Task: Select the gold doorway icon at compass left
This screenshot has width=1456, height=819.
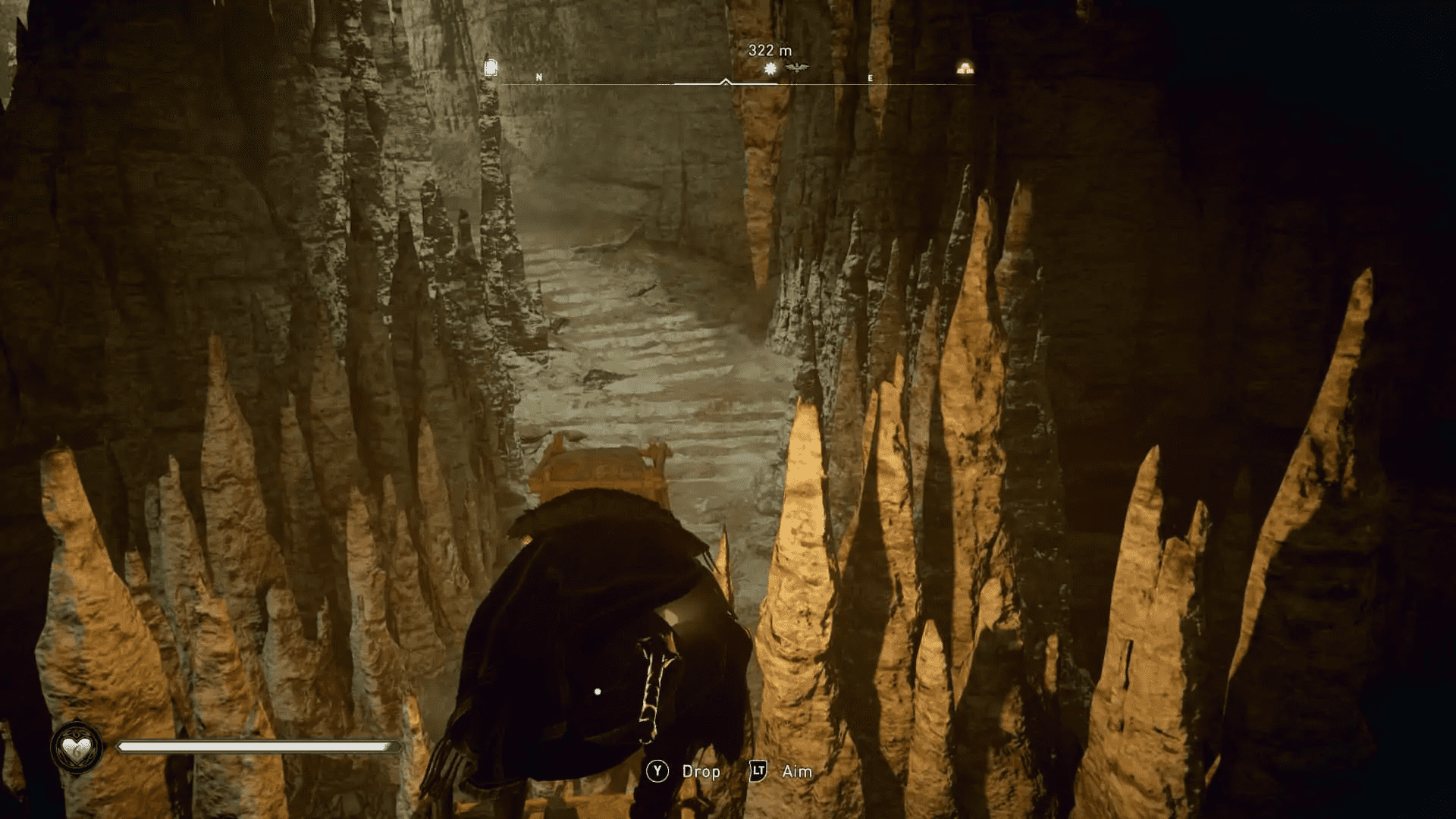Action: (x=491, y=67)
